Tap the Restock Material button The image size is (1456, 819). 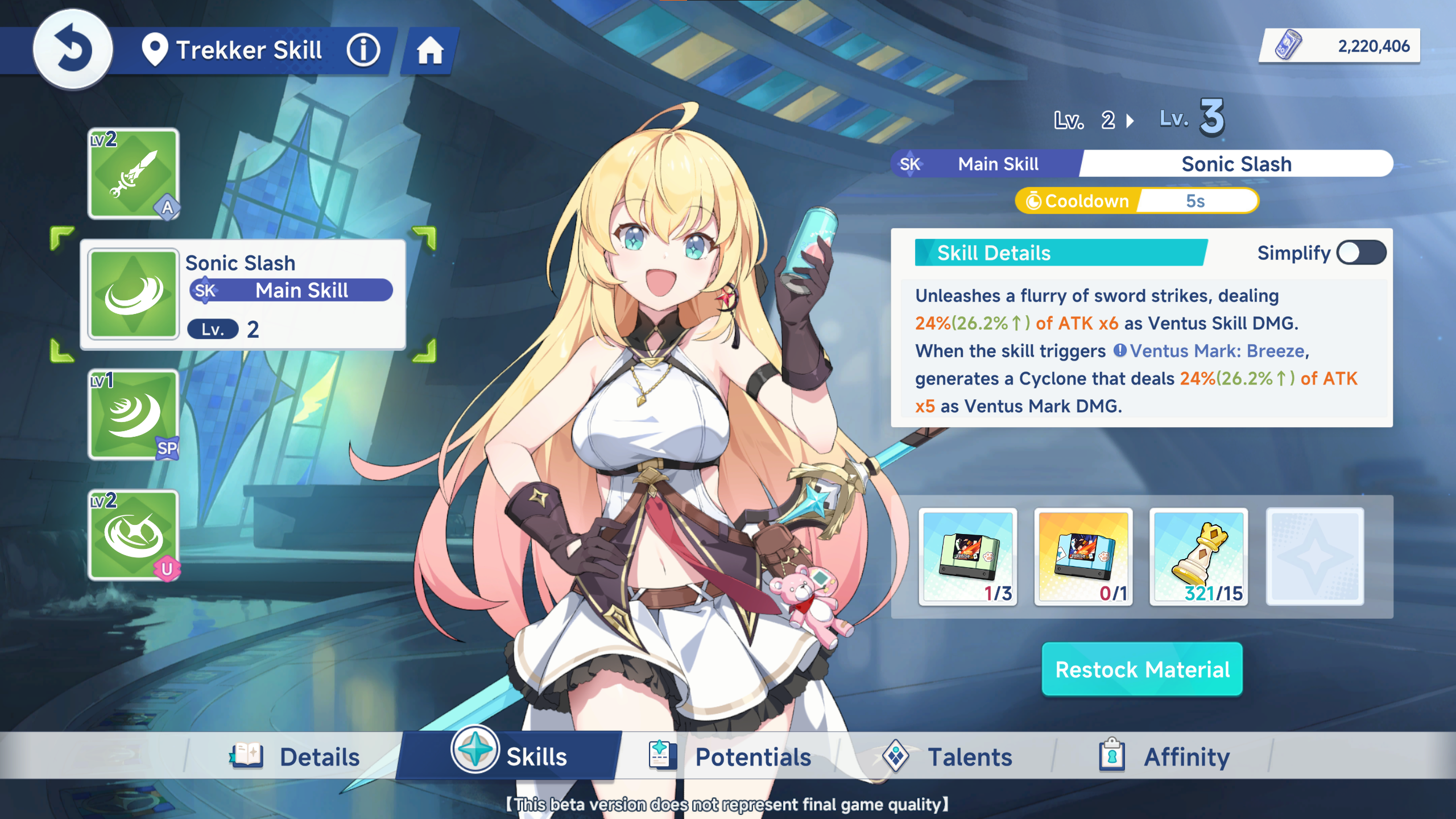point(1142,669)
